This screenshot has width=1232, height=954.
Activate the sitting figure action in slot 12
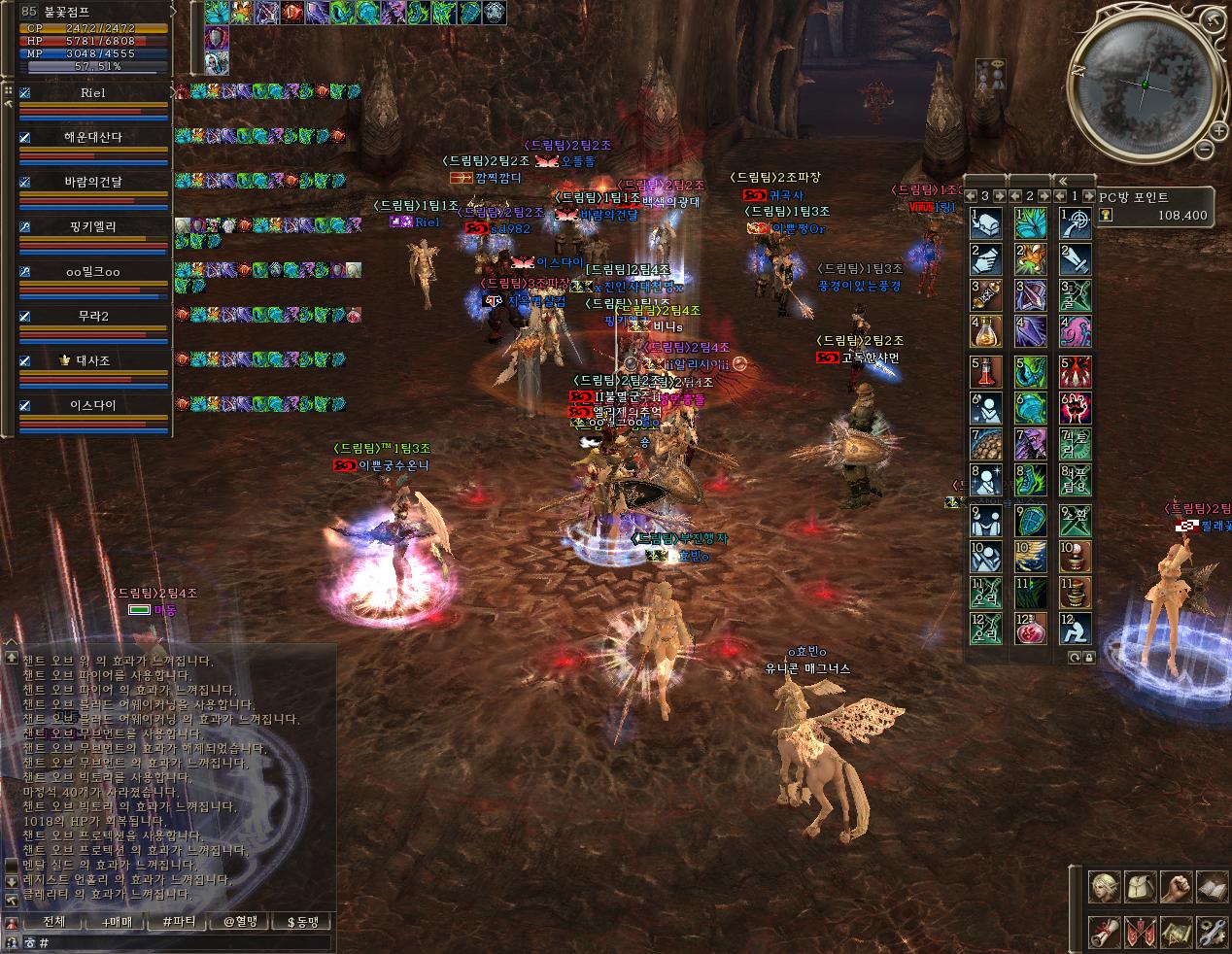click(1076, 629)
